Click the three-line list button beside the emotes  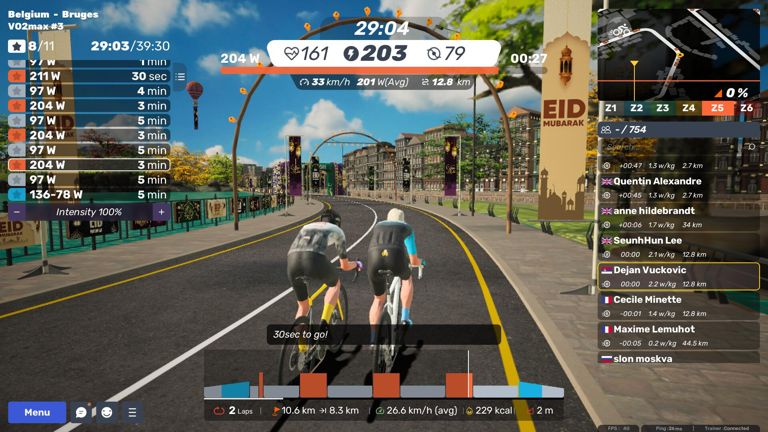[132, 412]
